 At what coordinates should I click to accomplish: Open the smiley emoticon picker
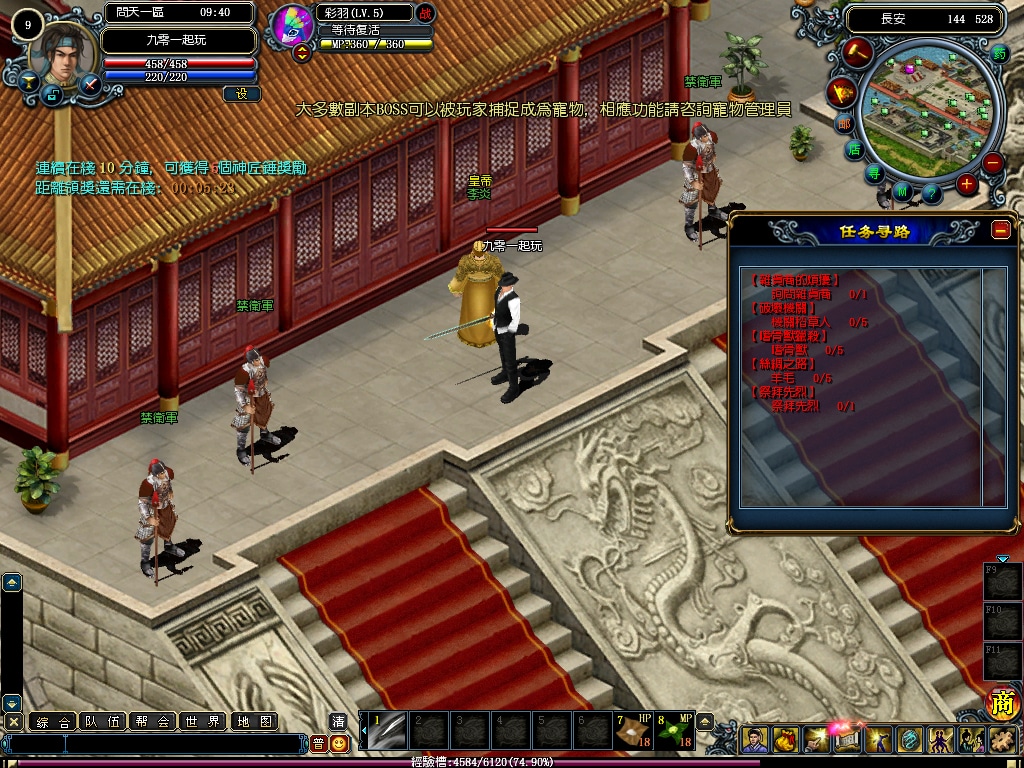point(340,743)
